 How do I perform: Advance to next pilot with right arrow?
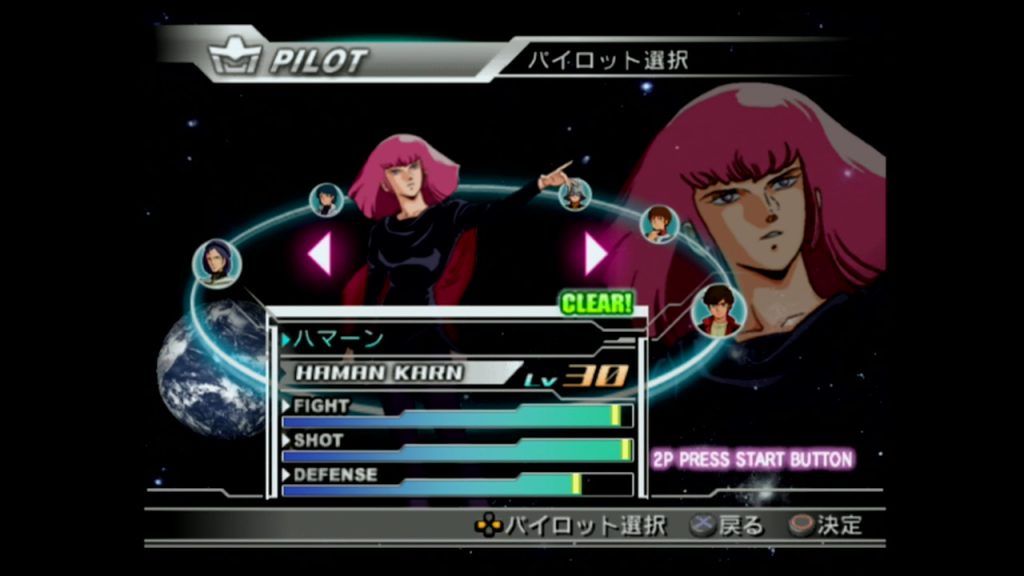coord(595,253)
